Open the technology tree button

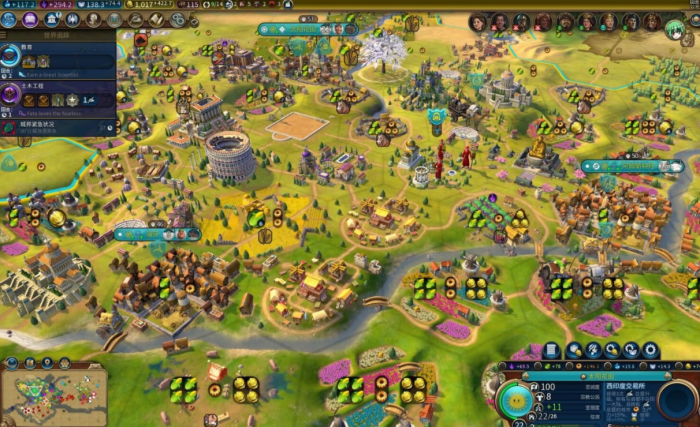point(9,19)
